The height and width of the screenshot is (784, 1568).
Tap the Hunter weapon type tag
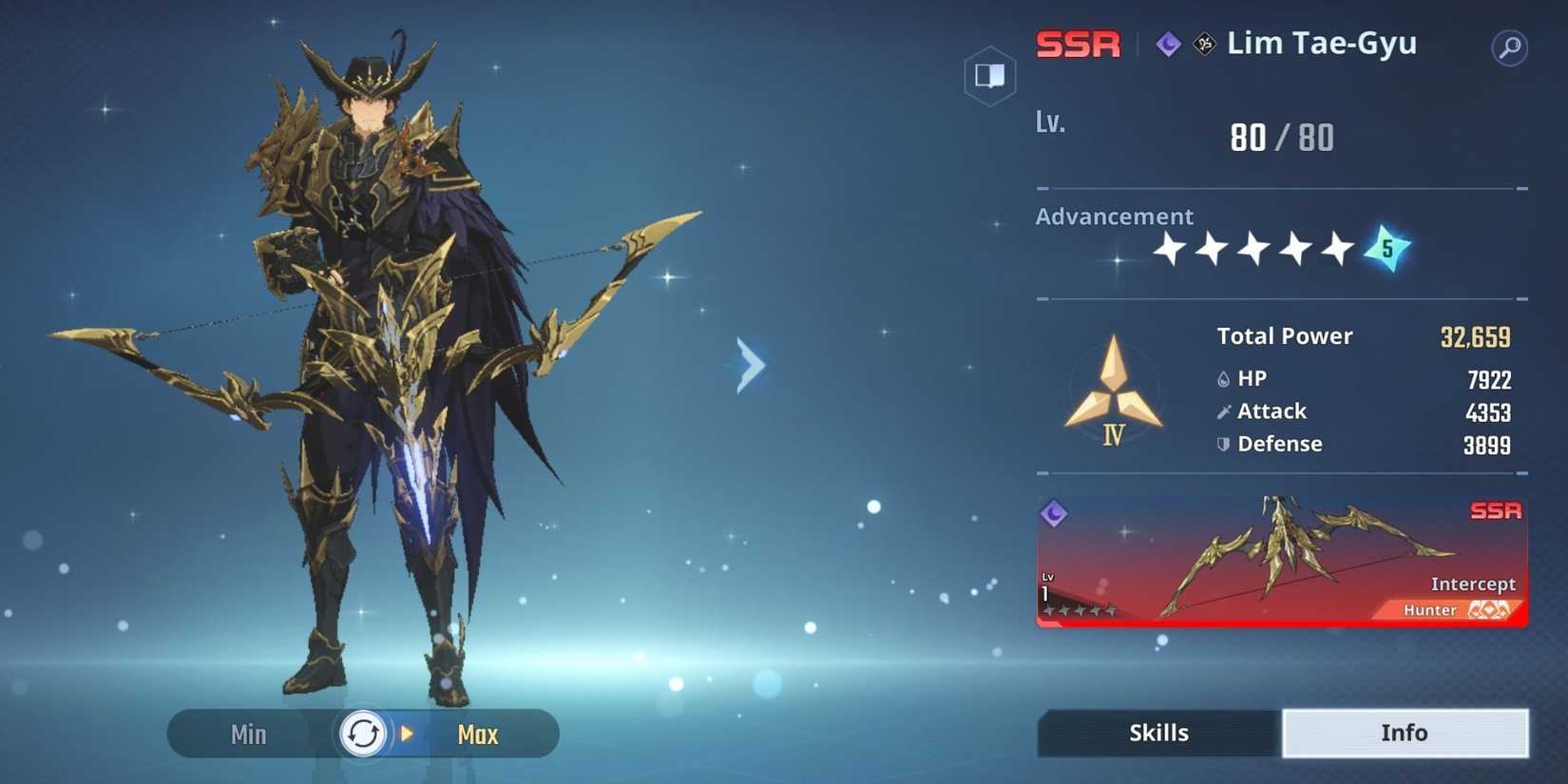1429,609
